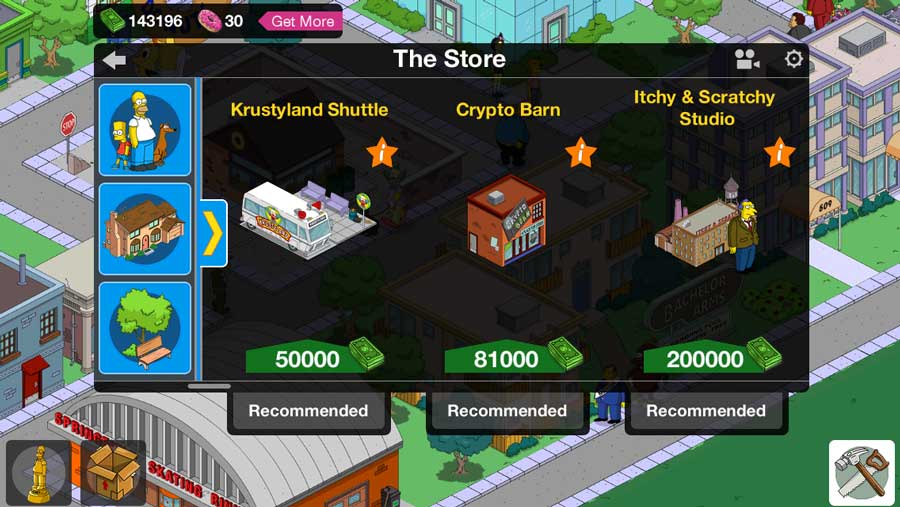Open the gear settings icon
Screen dimensions: 900x507
tap(794, 60)
